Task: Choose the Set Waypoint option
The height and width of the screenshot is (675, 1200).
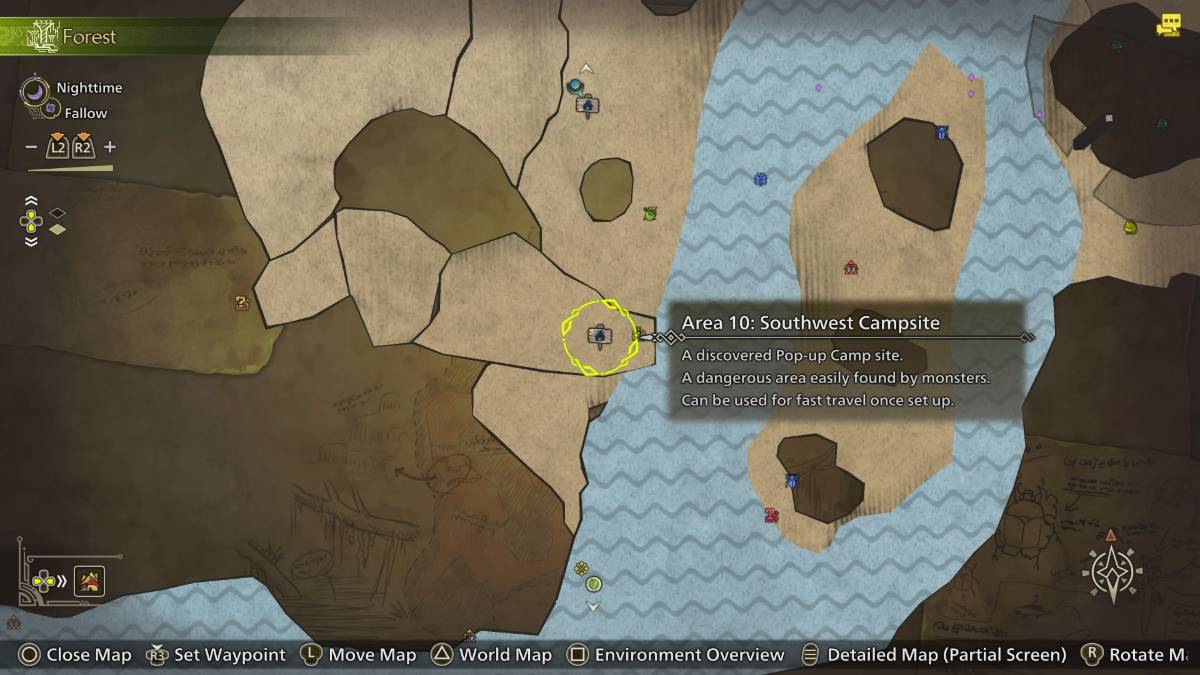Action: click(x=216, y=655)
